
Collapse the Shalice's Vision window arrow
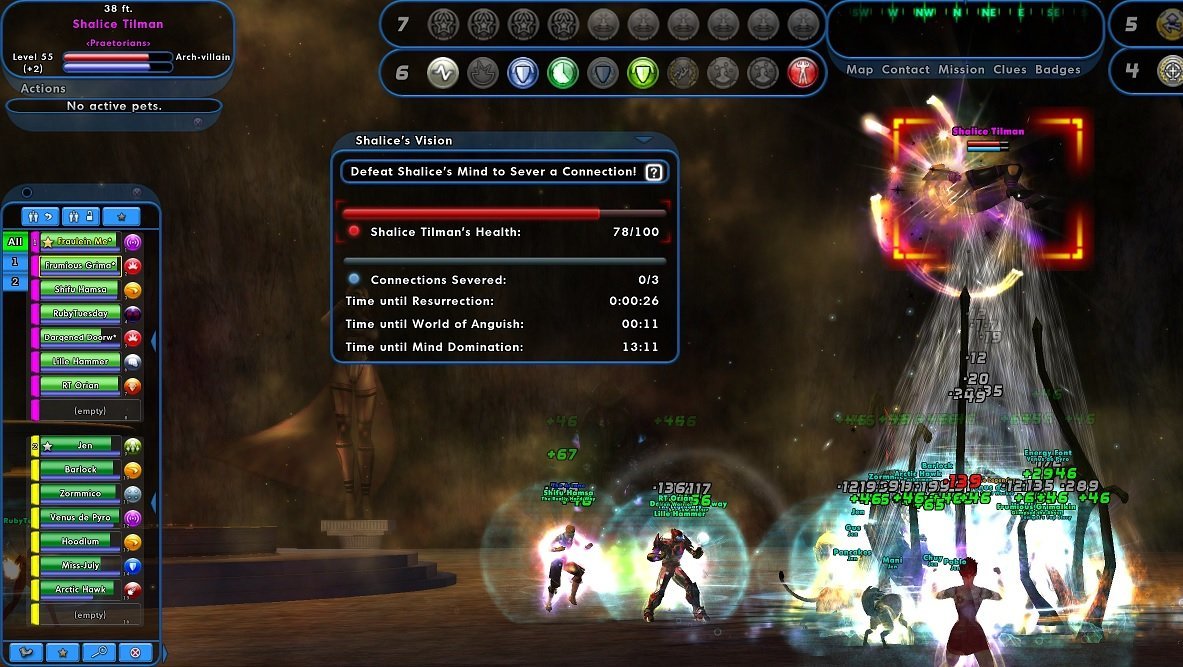tap(644, 140)
